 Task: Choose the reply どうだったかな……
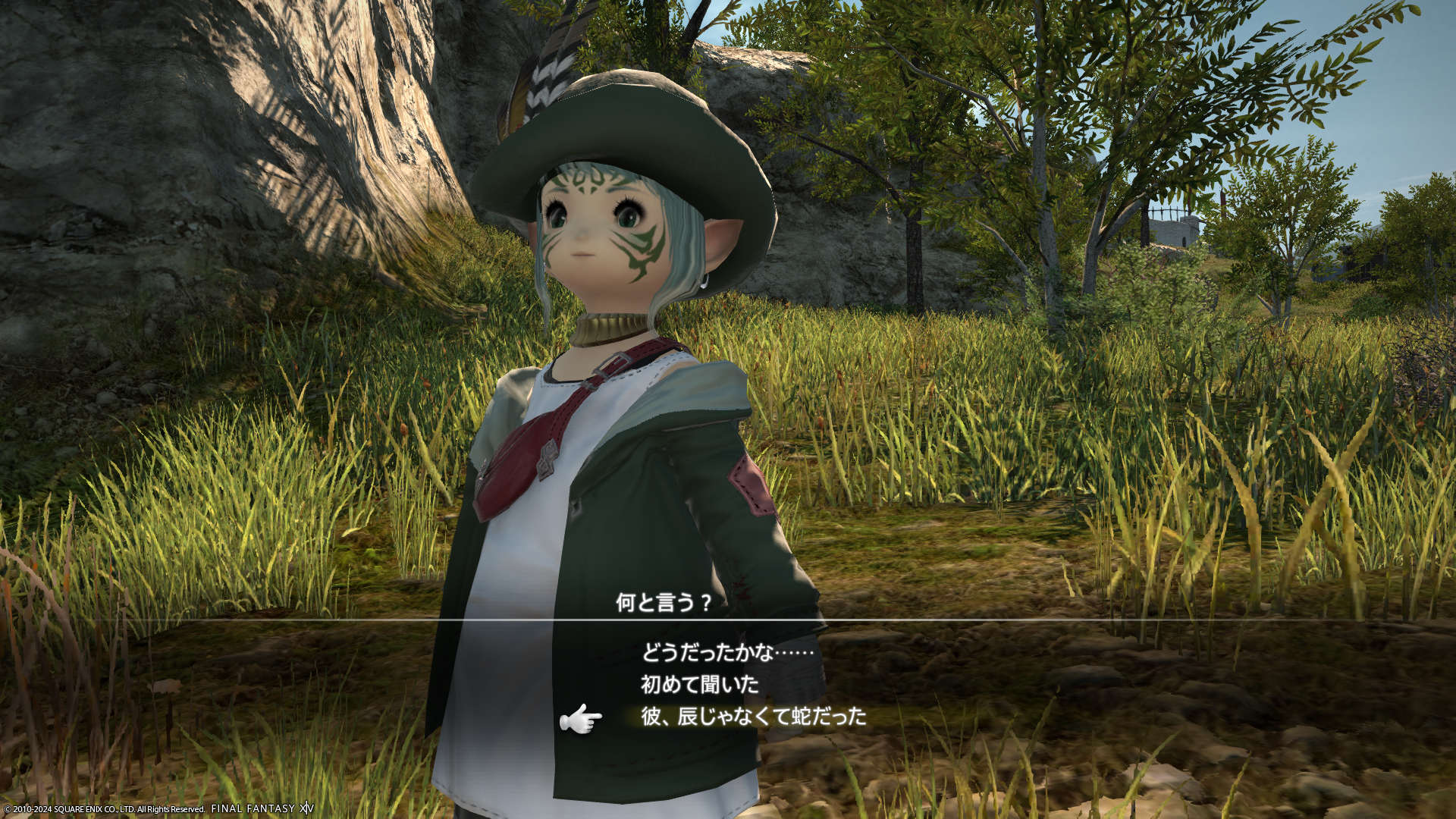click(727, 652)
